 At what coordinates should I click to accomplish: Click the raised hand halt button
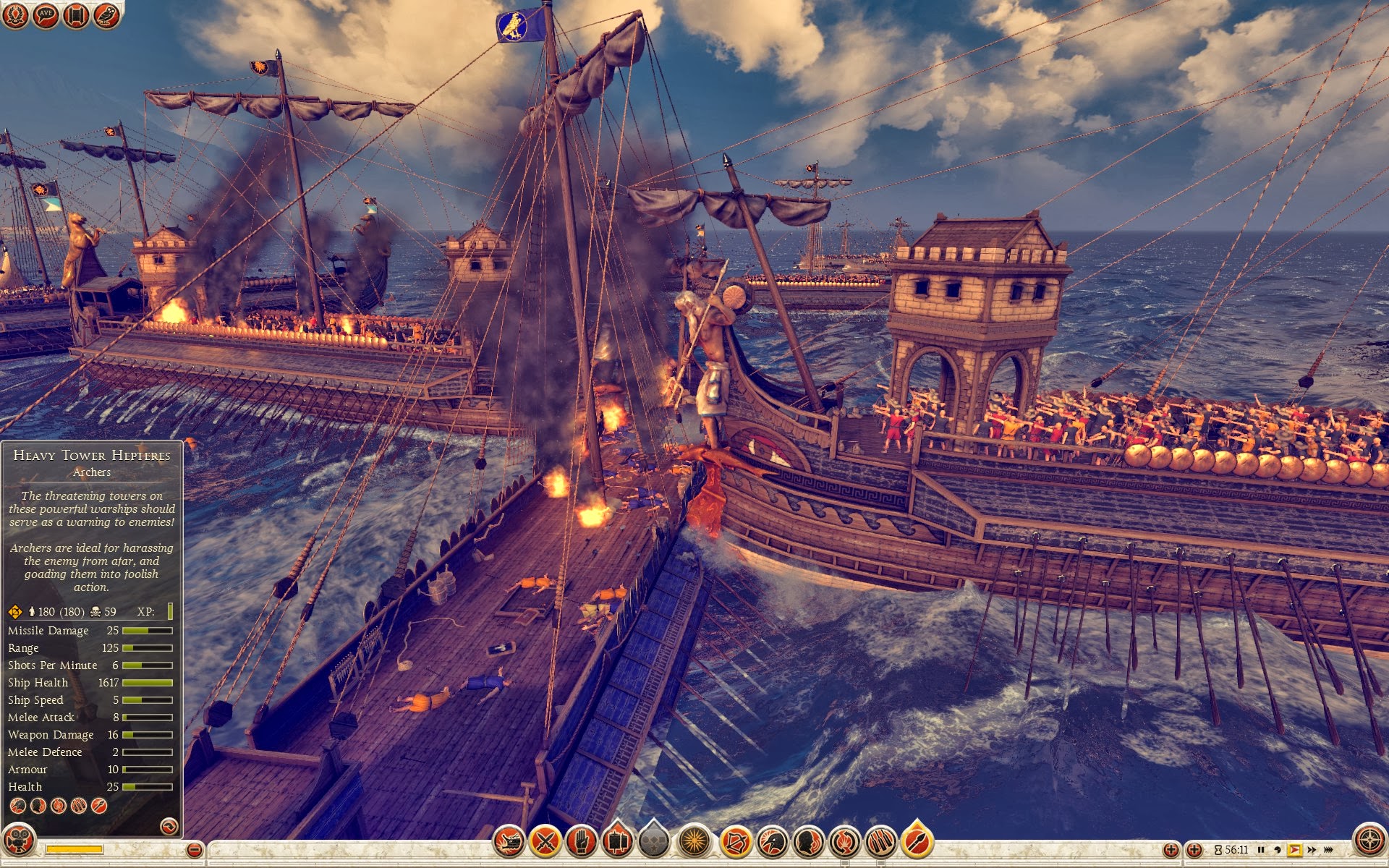pyautogui.click(x=582, y=841)
